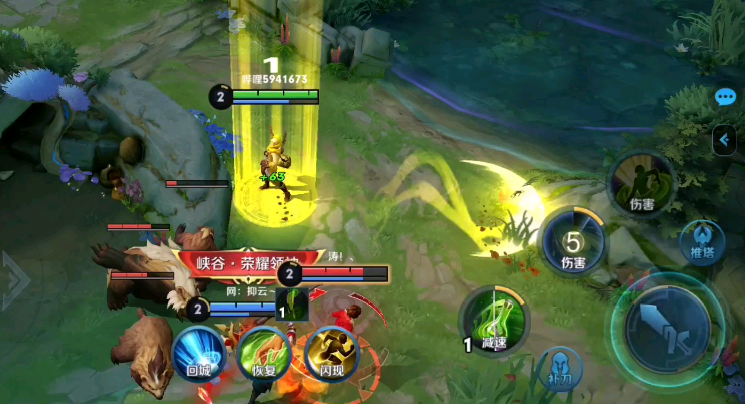Hit the sword basic attack button
The width and height of the screenshot is (745, 404).
[x=667, y=329]
